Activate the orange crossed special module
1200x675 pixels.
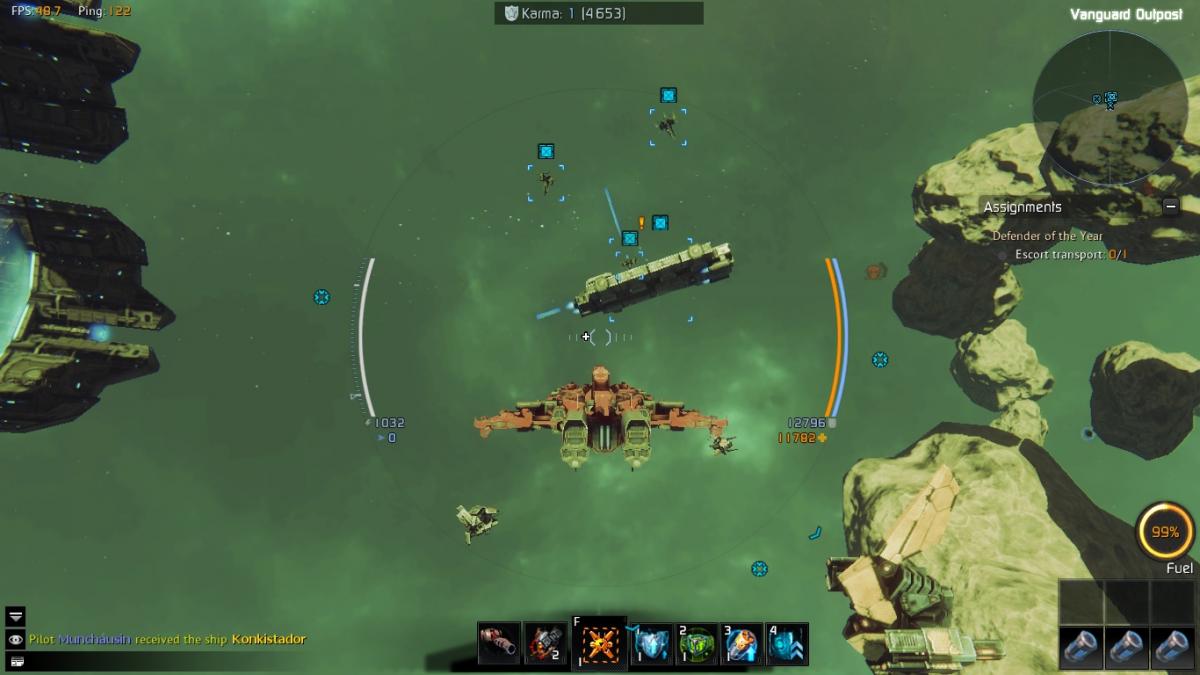[x=600, y=643]
